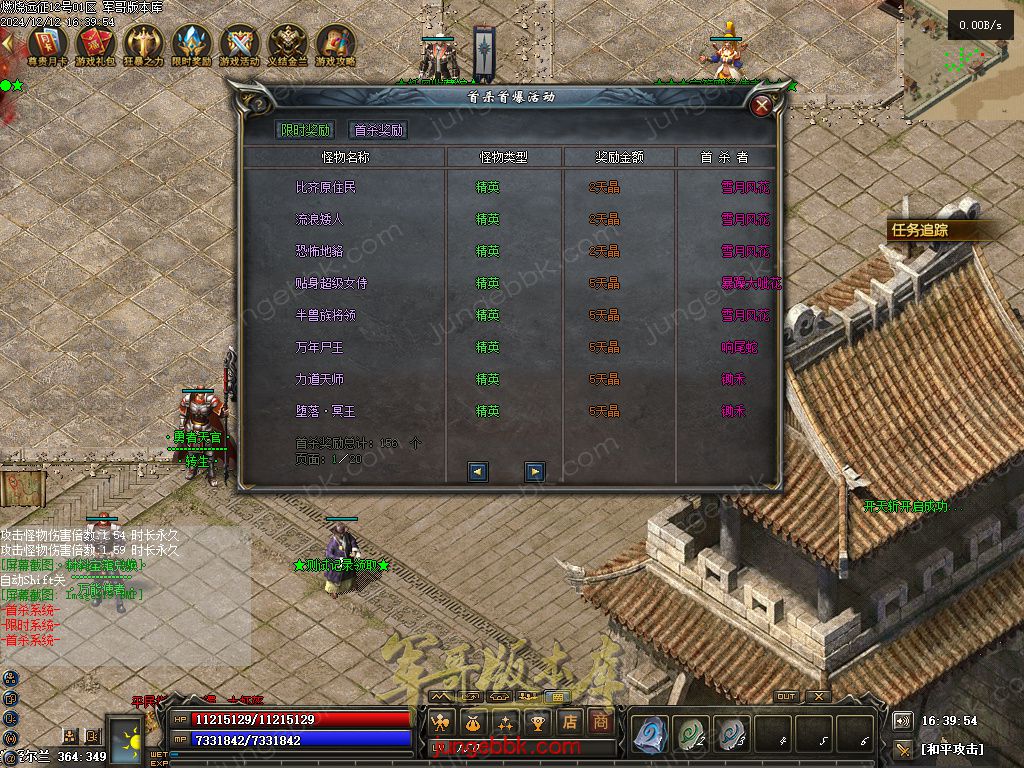Open the 限时奖励 crystal icon in top bar
Screen dimensions: 1024x768
pos(190,43)
